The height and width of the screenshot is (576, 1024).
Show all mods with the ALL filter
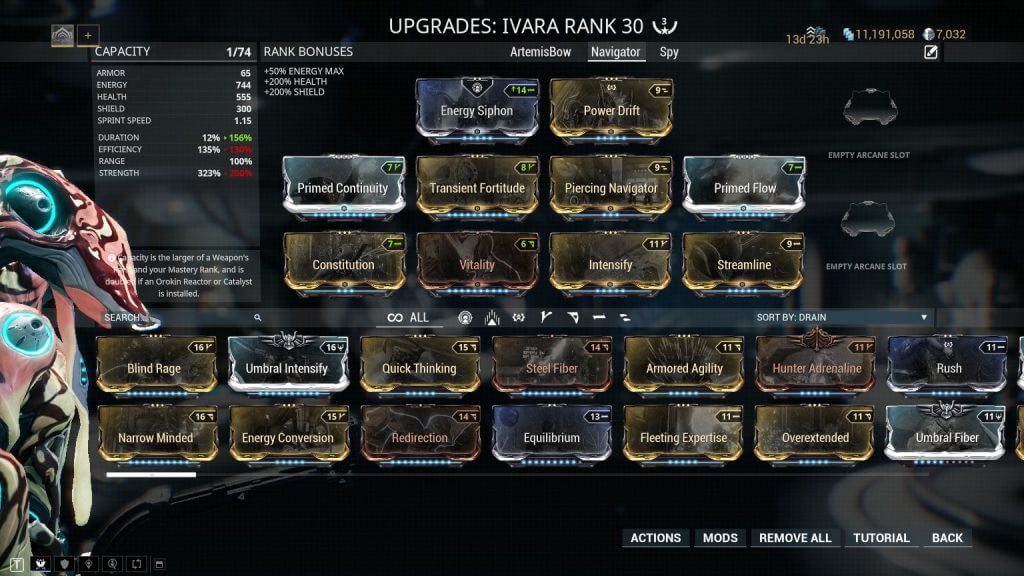409,317
